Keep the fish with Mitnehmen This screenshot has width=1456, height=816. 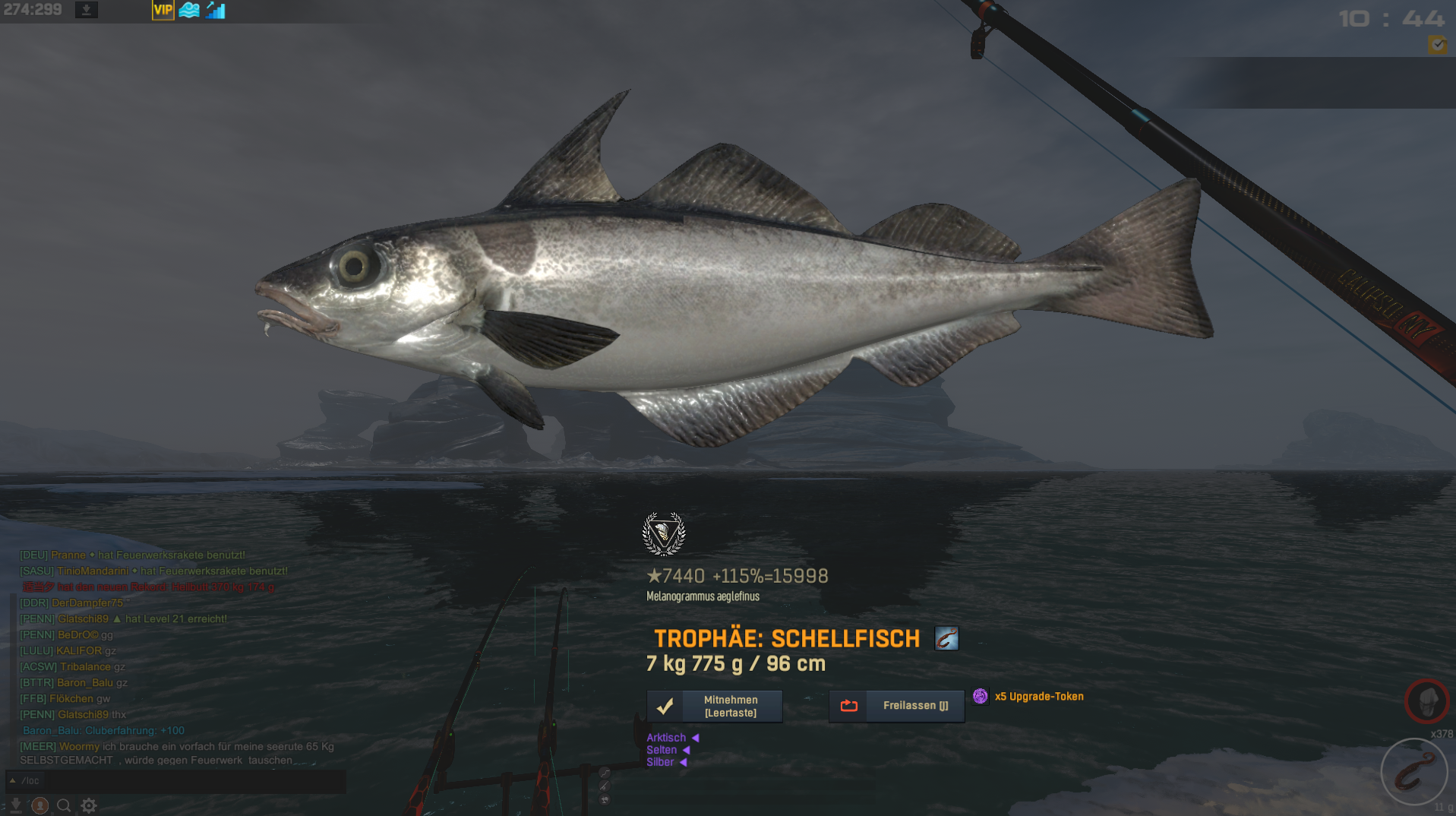(x=714, y=706)
